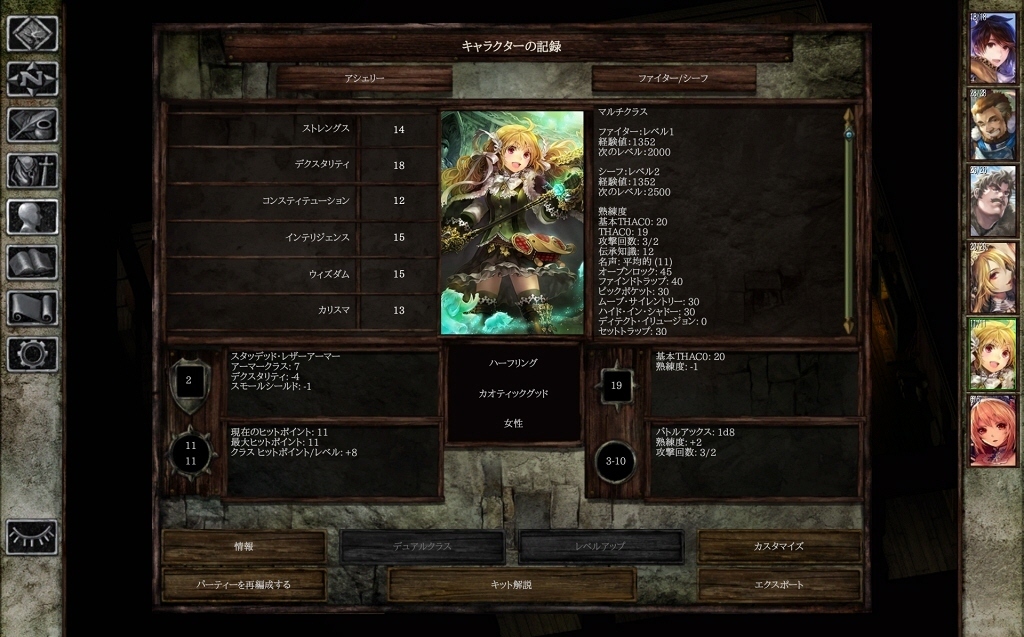Click the large character portrait of アシェリー
Viewport: 1024px width, 637px height.
click(x=512, y=222)
